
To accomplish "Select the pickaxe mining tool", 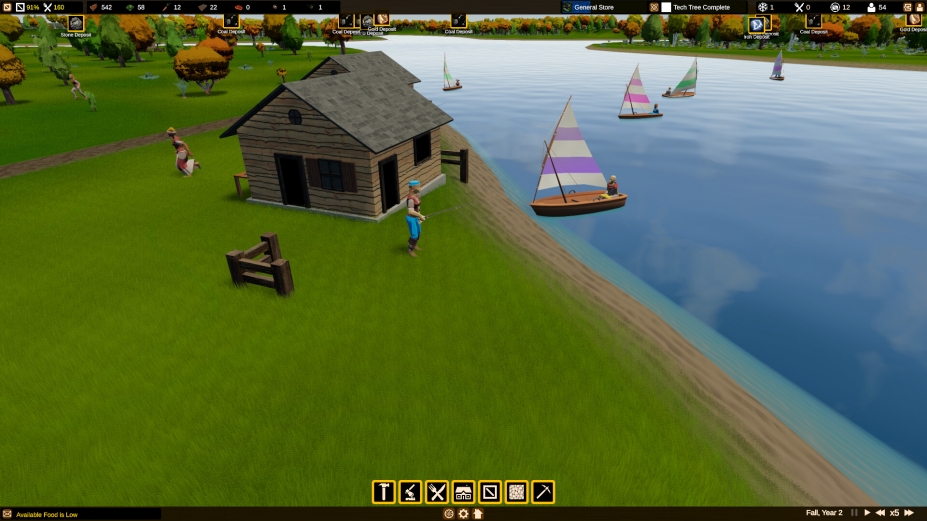I will pyautogui.click(x=543, y=492).
